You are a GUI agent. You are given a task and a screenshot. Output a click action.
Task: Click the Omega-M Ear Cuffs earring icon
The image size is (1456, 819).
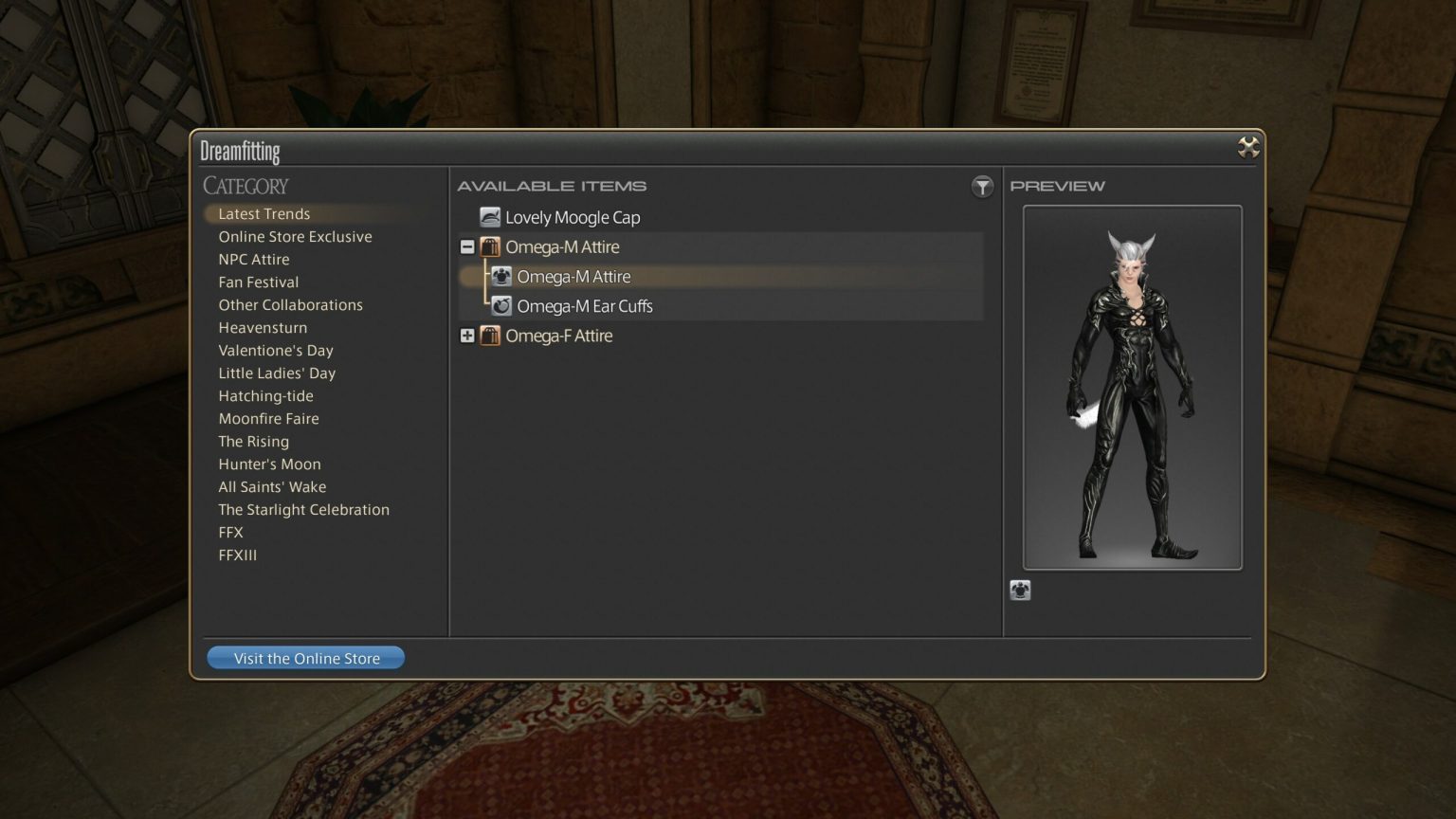(x=501, y=305)
